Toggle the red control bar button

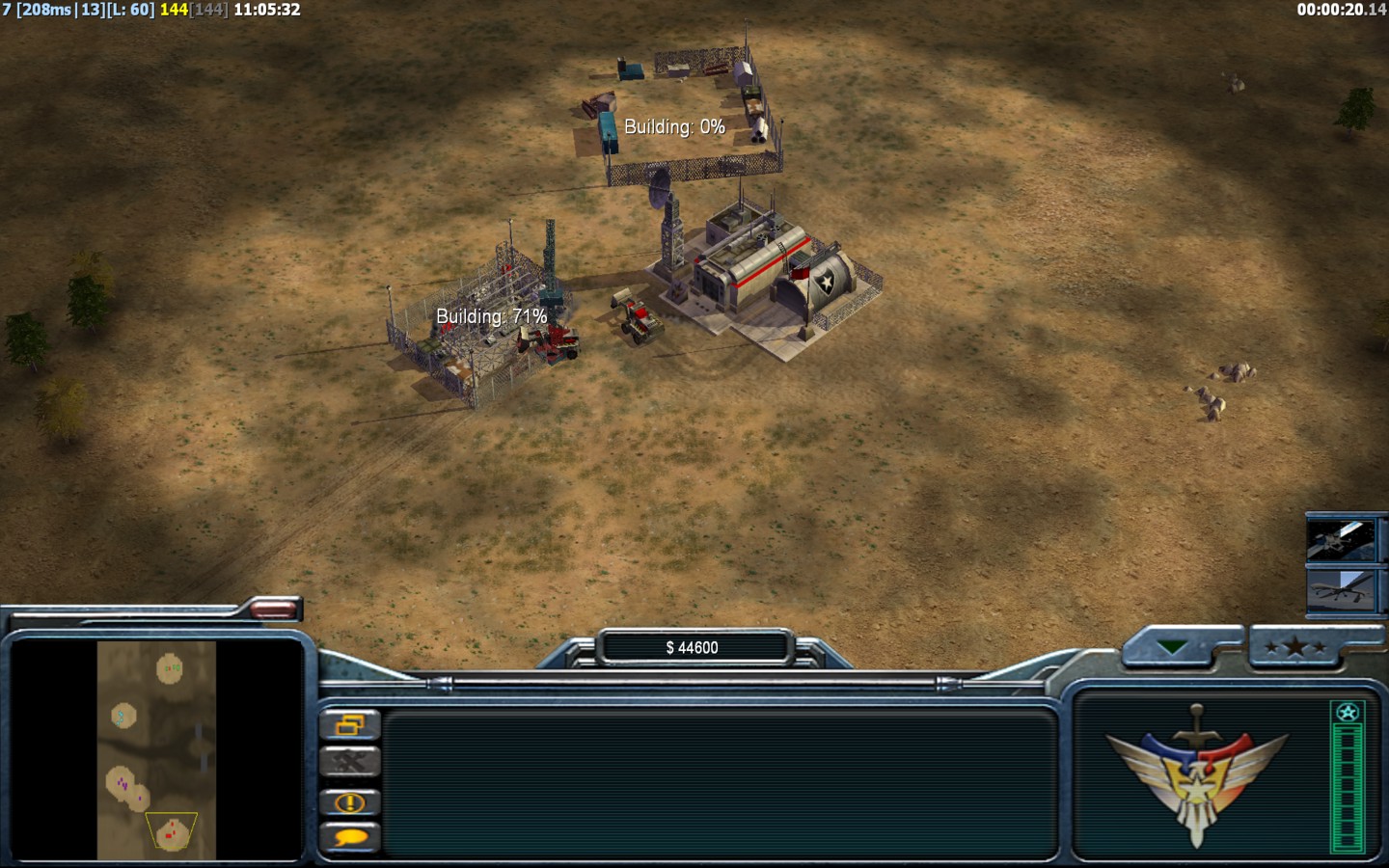pyautogui.click(x=274, y=609)
